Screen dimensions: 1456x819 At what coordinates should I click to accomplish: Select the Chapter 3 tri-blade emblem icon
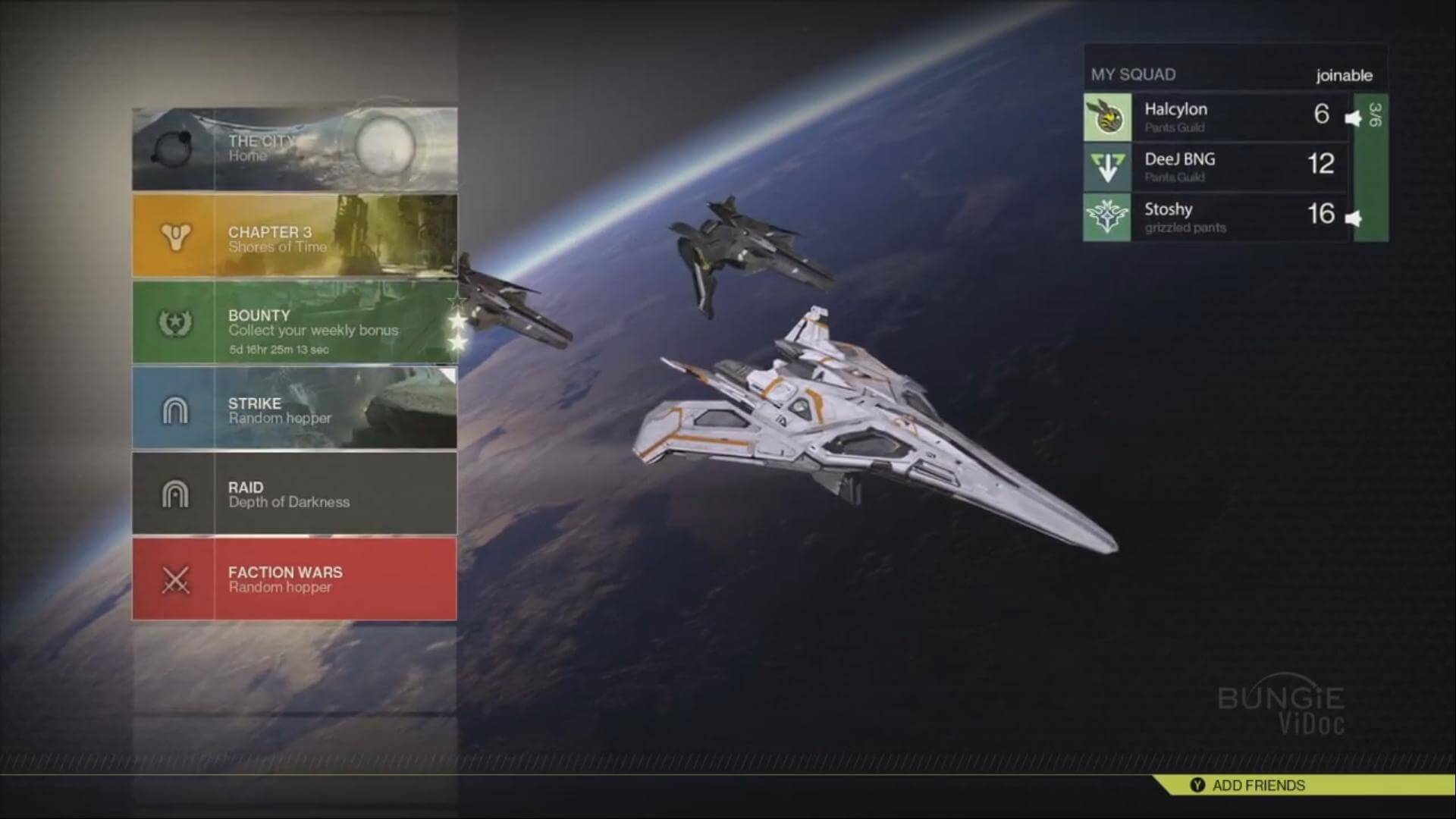click(174, 236)
